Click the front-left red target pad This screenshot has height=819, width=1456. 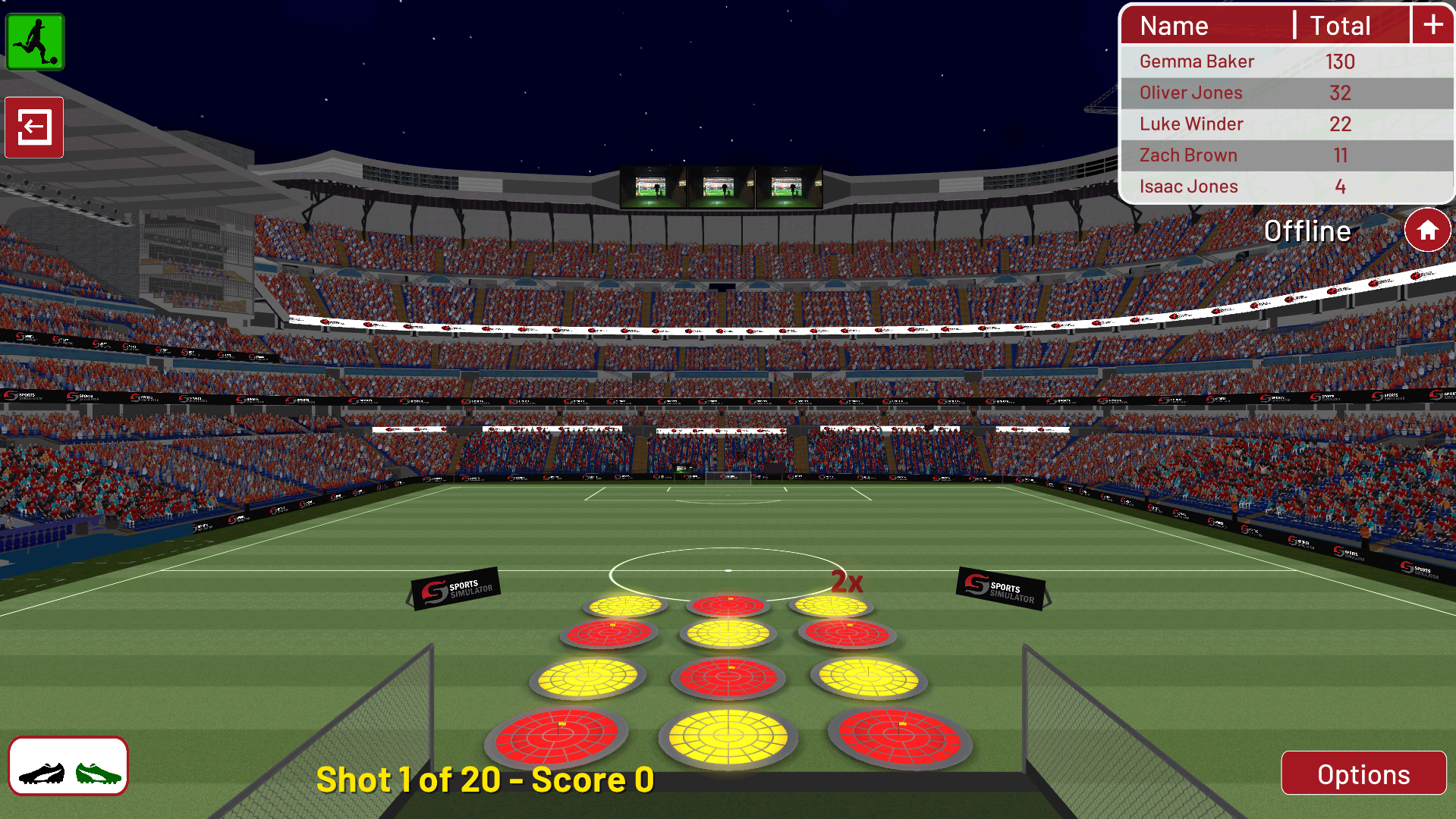[x=558, y=734]
